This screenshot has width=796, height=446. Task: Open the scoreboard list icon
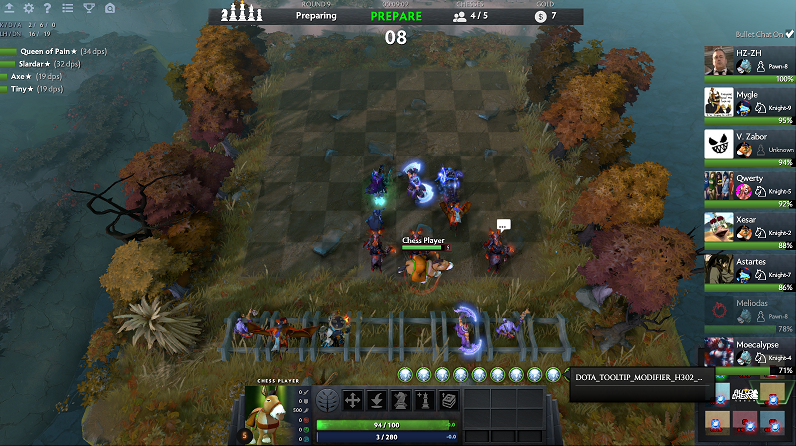67,9
